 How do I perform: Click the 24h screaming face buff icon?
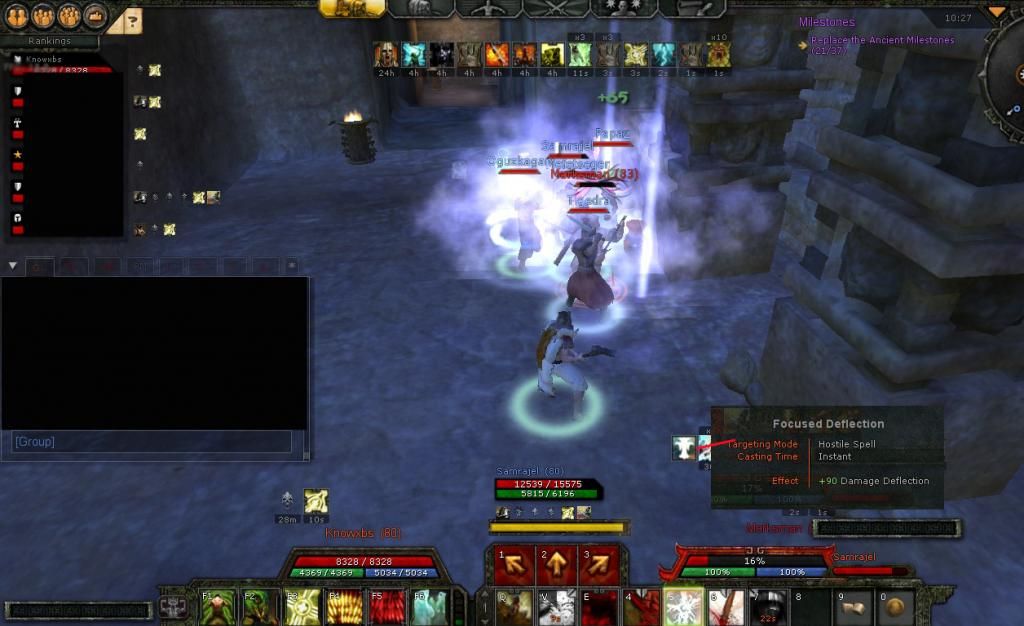[386, 55]
